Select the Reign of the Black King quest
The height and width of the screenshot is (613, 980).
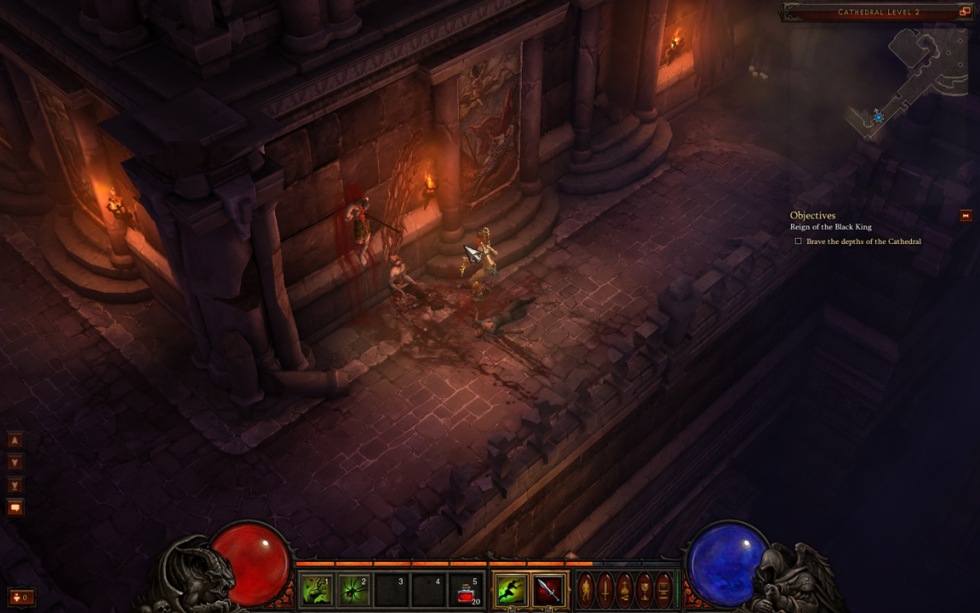(x=830, y=227)
